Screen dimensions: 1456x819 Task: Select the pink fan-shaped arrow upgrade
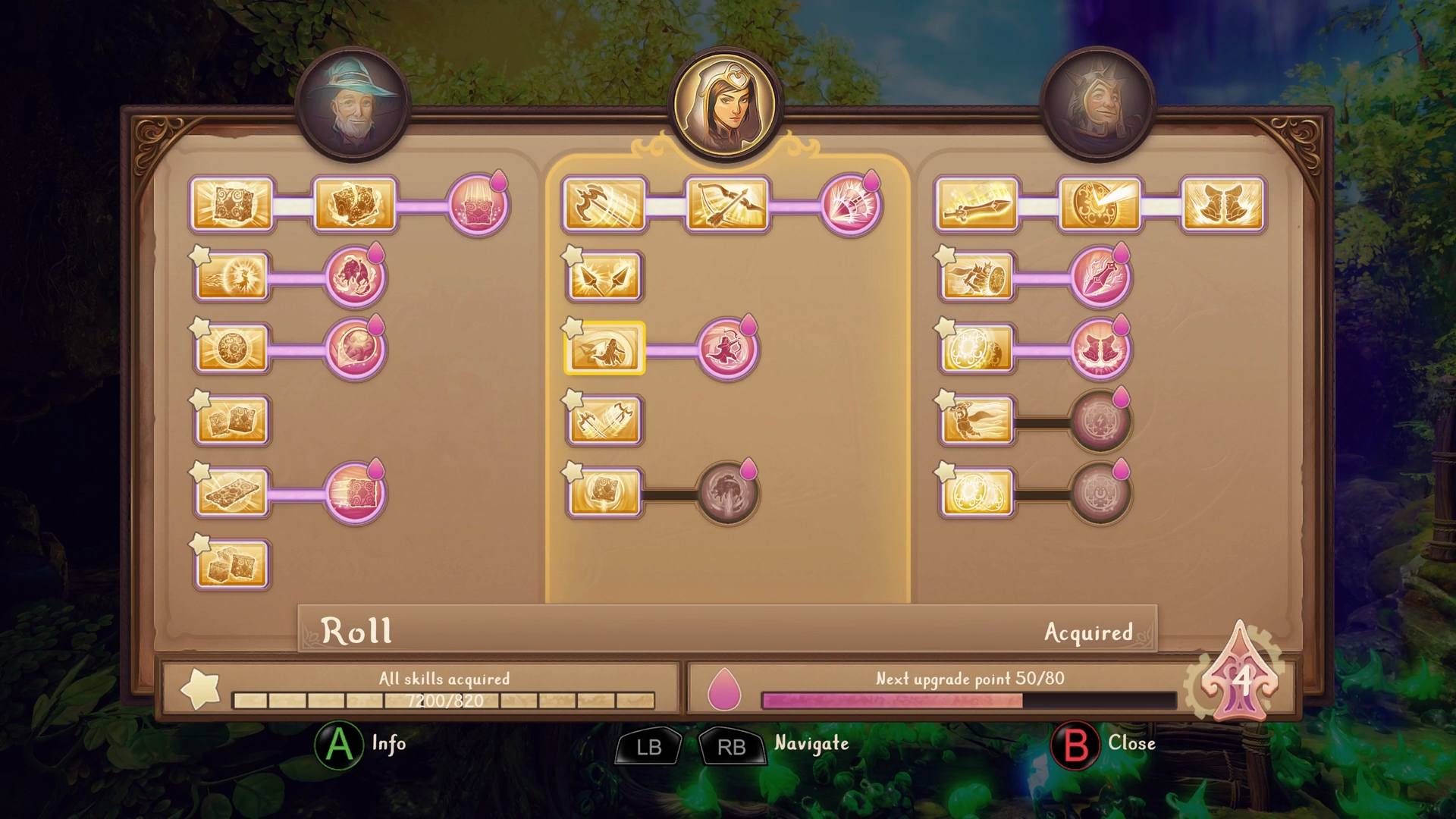pyautogui.click(x=850, y=205)
